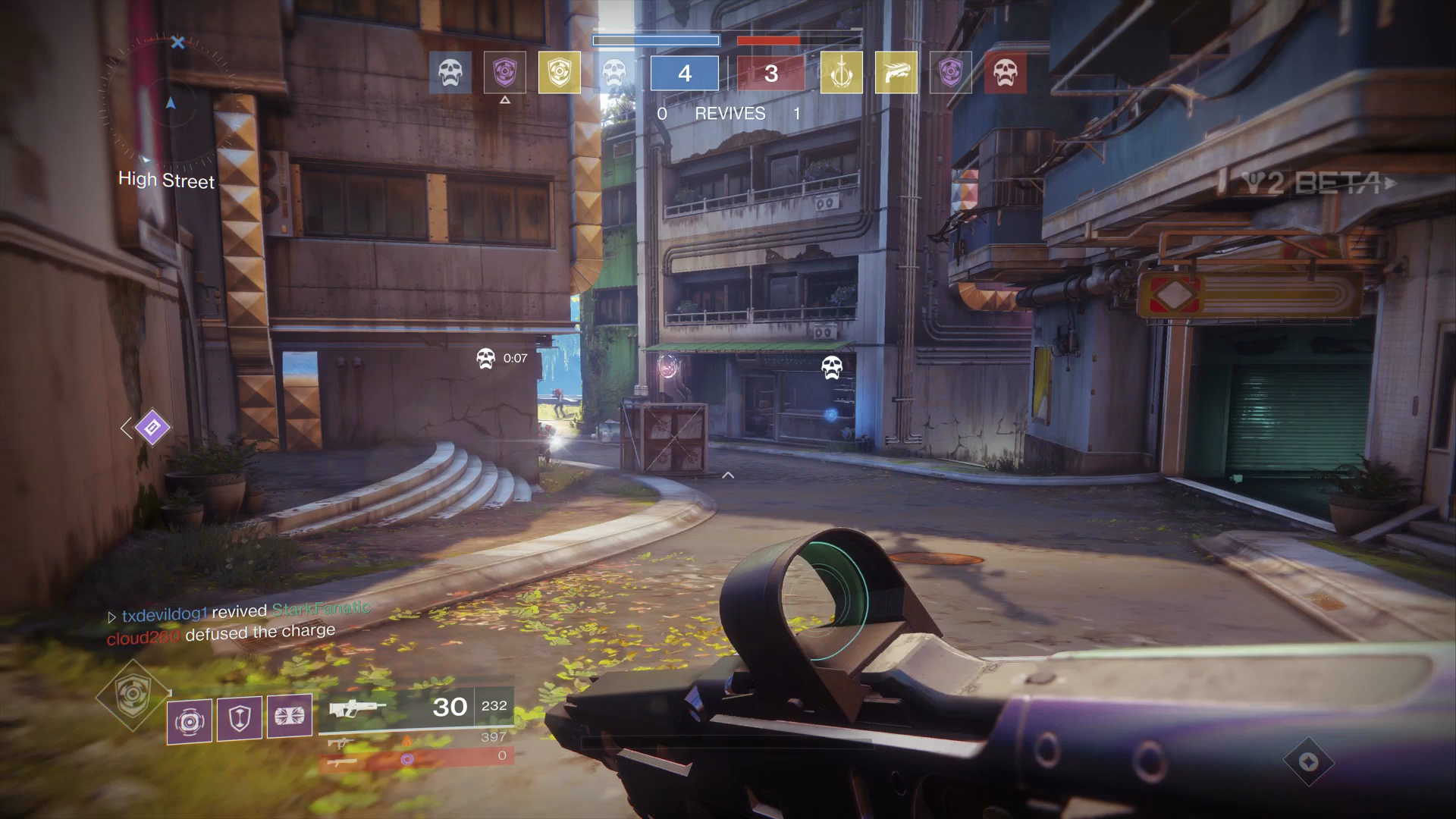Click the blue score box showing 4

tap(683, 72)
